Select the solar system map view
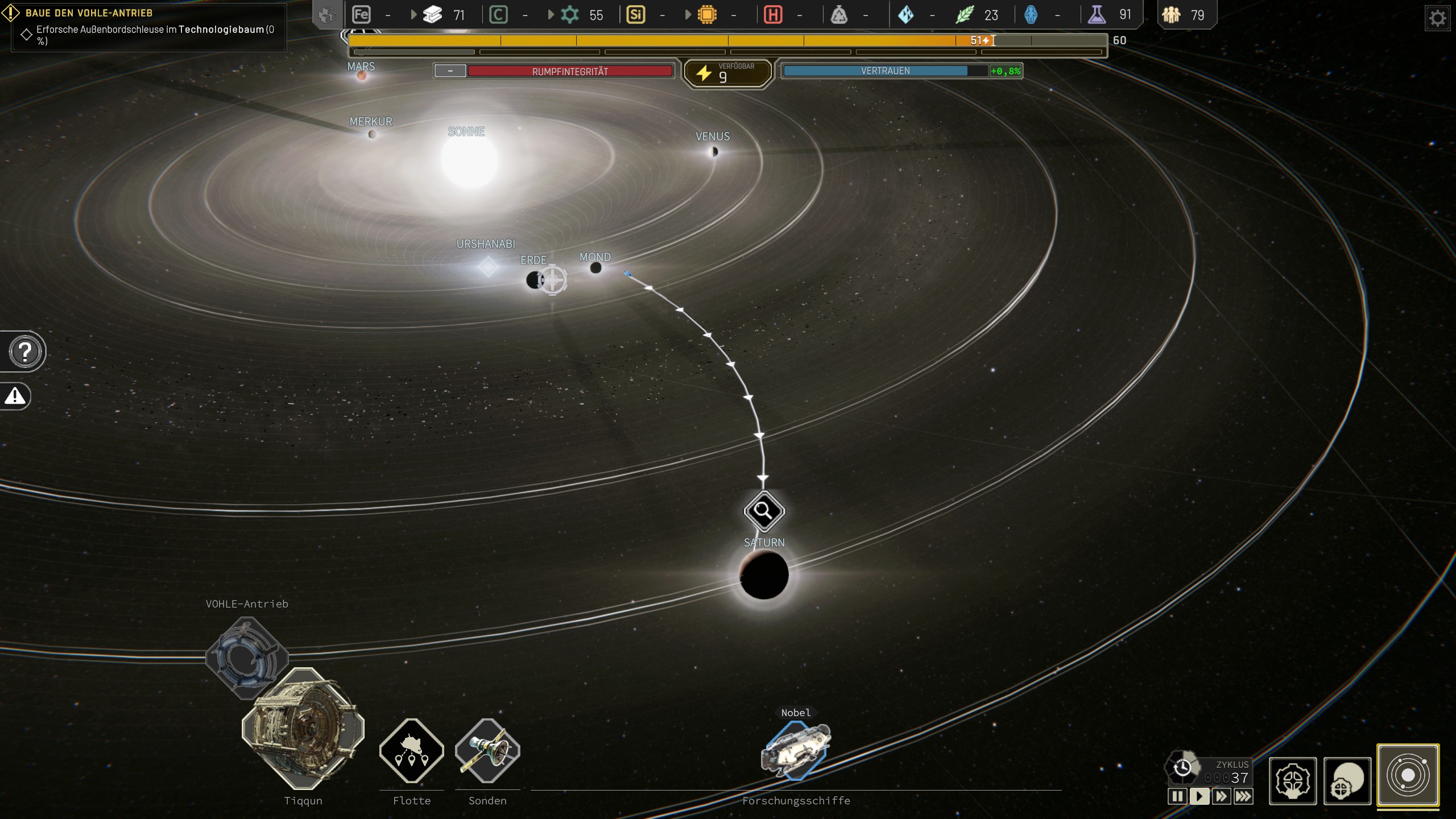 (1408, 775)
